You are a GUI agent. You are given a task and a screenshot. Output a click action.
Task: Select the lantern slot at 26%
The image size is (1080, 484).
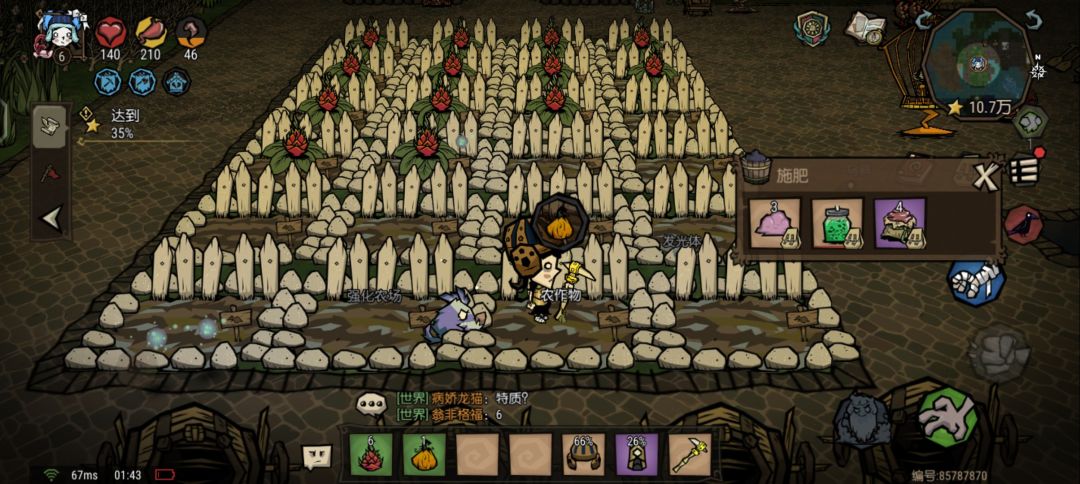[x=636, y=453]
